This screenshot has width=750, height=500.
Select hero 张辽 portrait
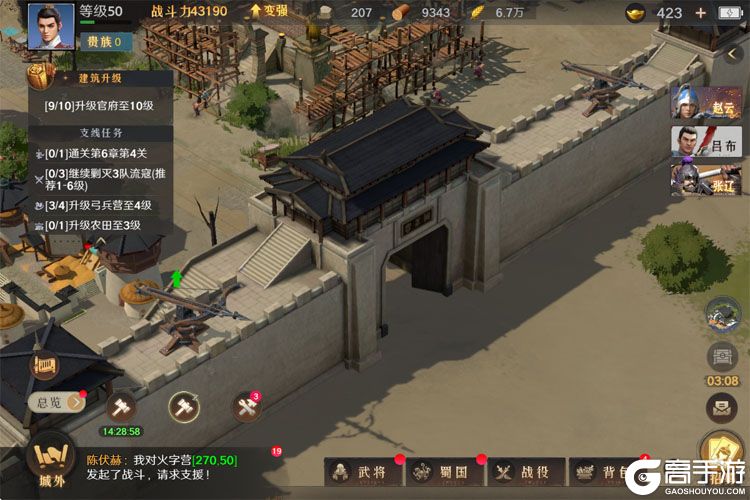pyautogui.click(x=691, y=177)
